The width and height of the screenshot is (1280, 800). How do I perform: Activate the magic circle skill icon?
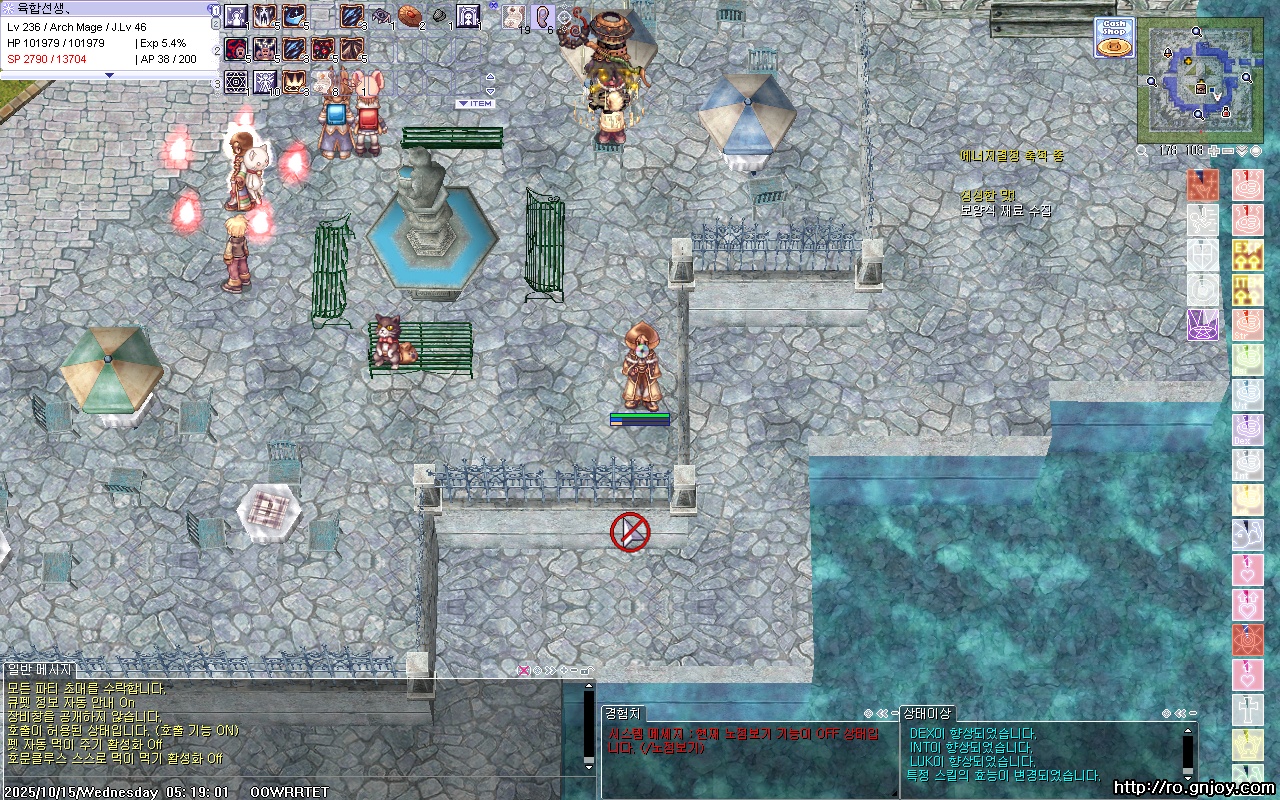point(236,80)
